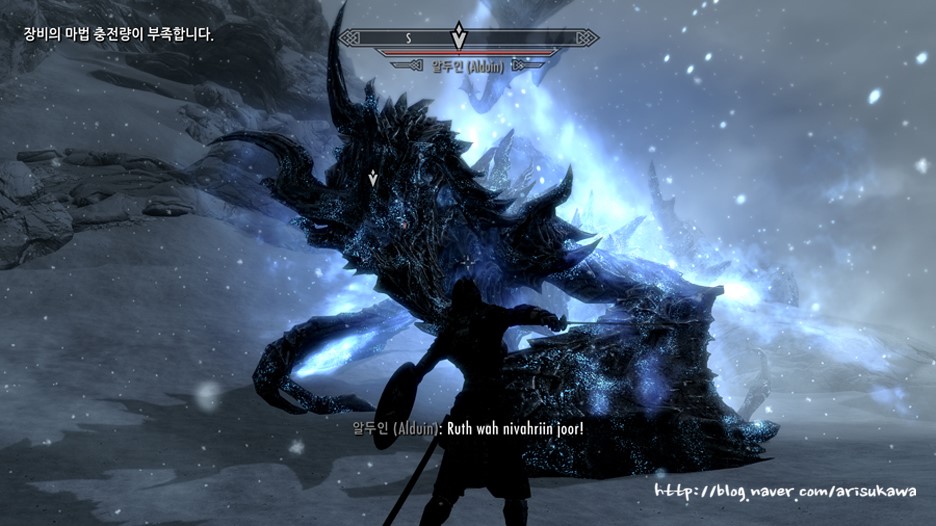
Task: Select the quest marker arrow on the compass
Action: [458, 36]
